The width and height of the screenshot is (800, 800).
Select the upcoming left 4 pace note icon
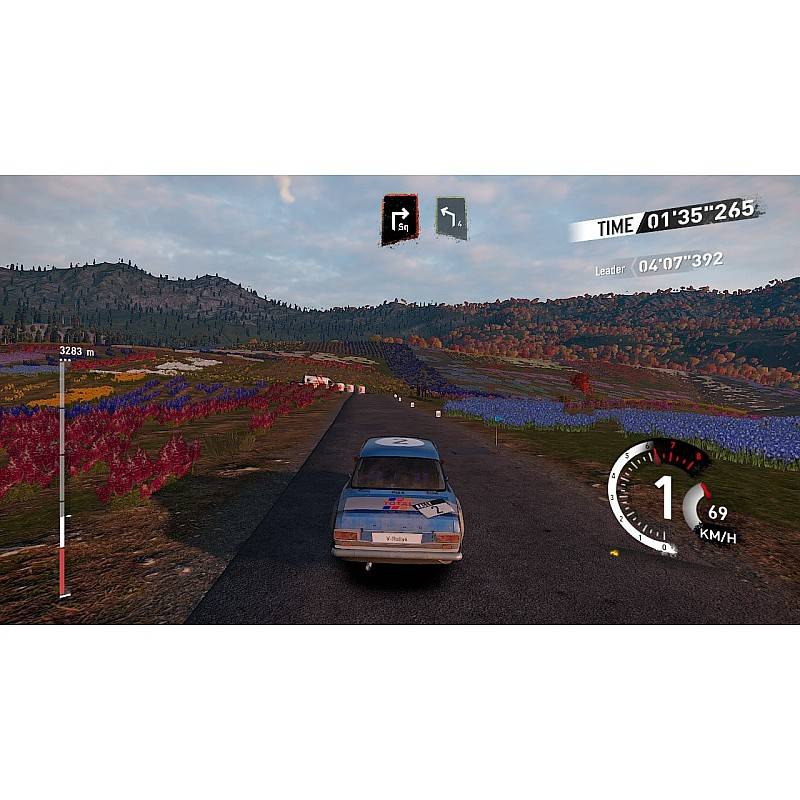(452, 217)
